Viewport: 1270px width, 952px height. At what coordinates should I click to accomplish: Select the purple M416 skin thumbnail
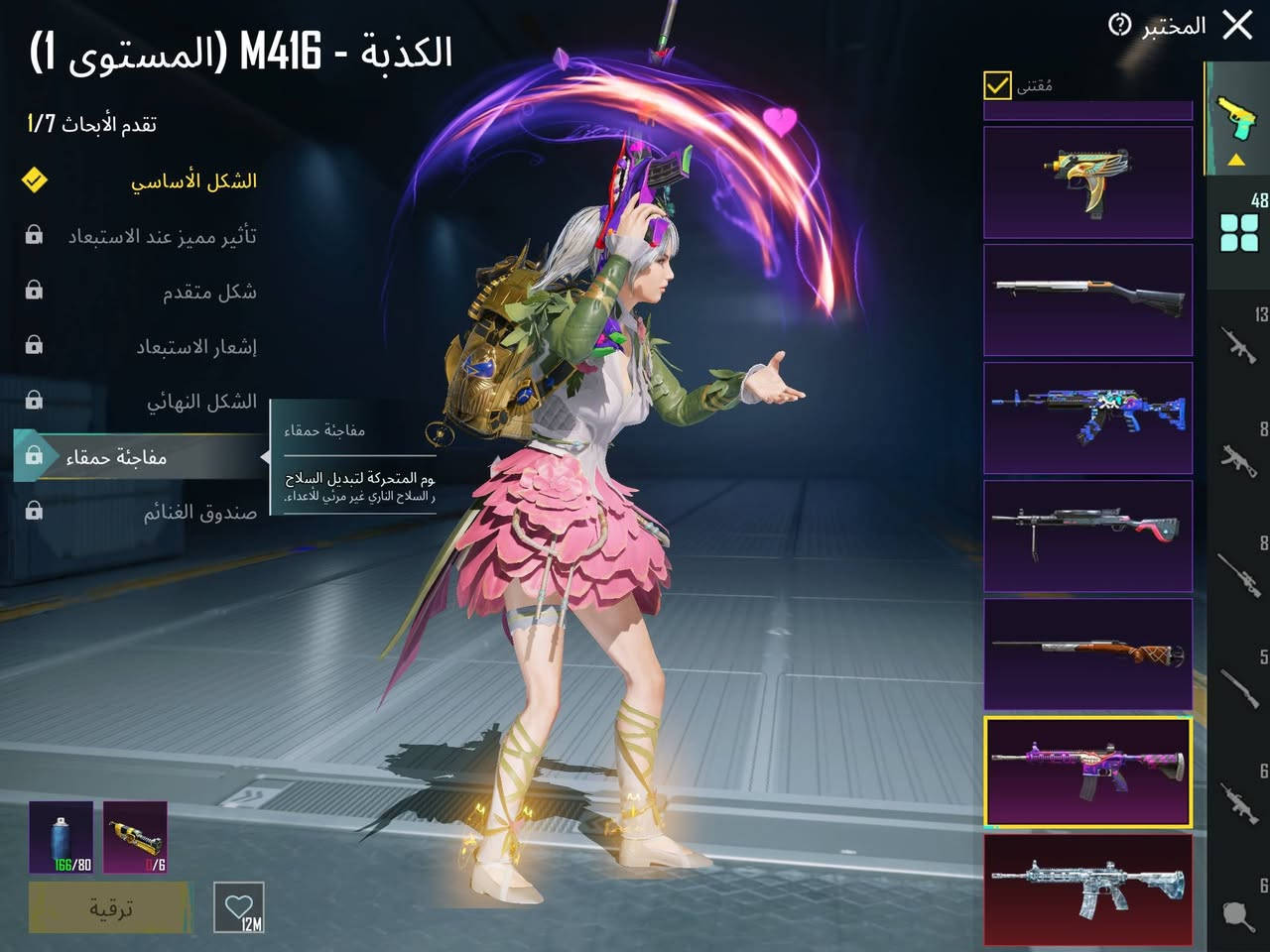click(x=1088, y=773)
